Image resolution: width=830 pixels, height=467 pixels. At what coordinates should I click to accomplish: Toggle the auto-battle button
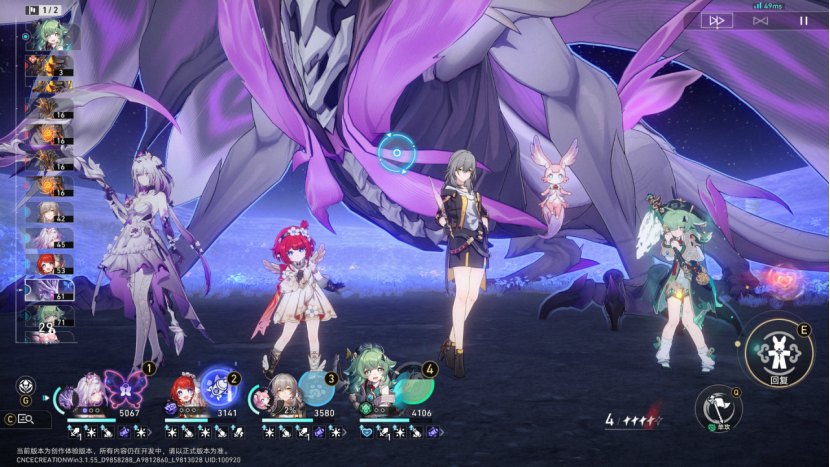tap(760, 20)
